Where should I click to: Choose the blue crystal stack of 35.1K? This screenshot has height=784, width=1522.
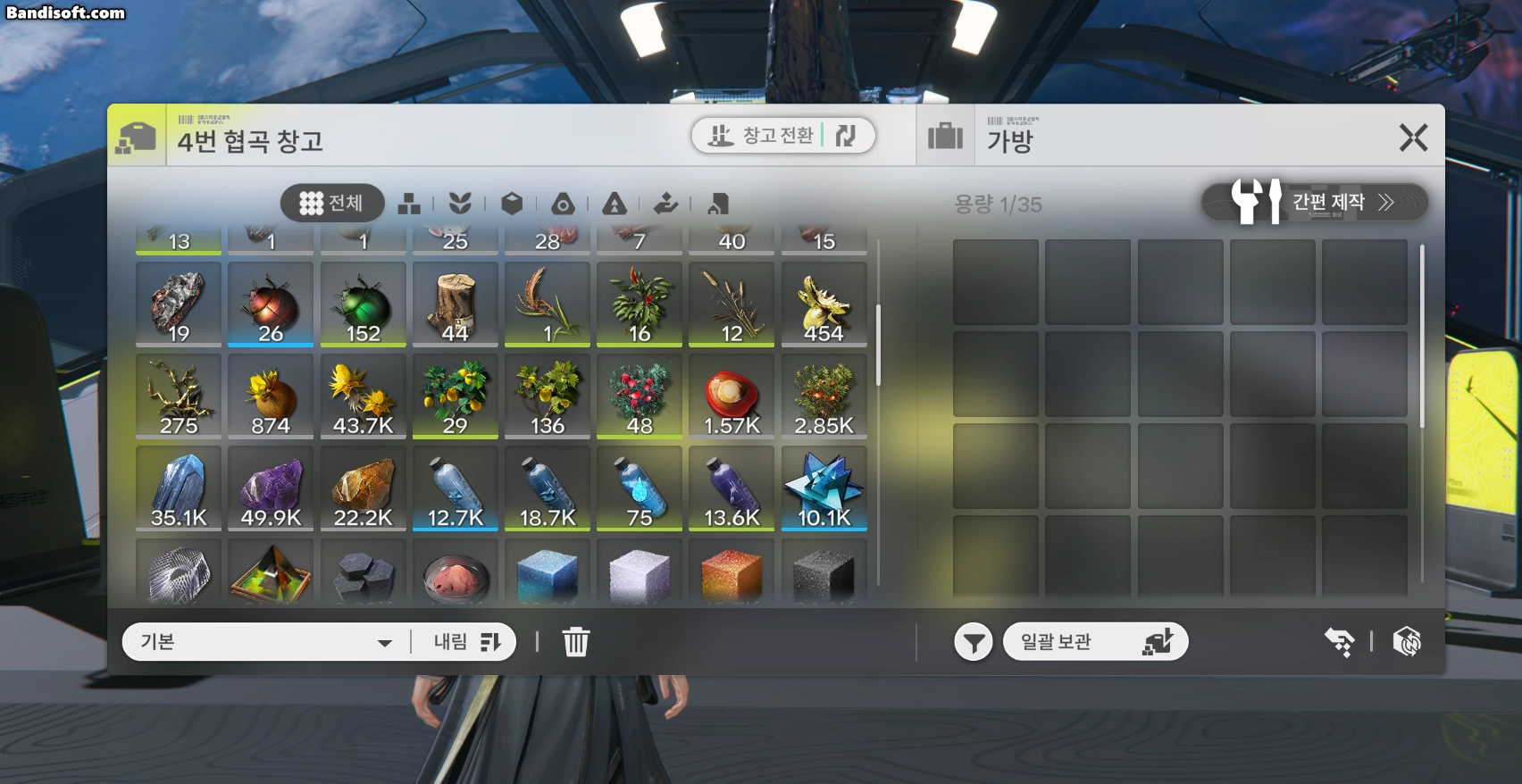(179, 488)
